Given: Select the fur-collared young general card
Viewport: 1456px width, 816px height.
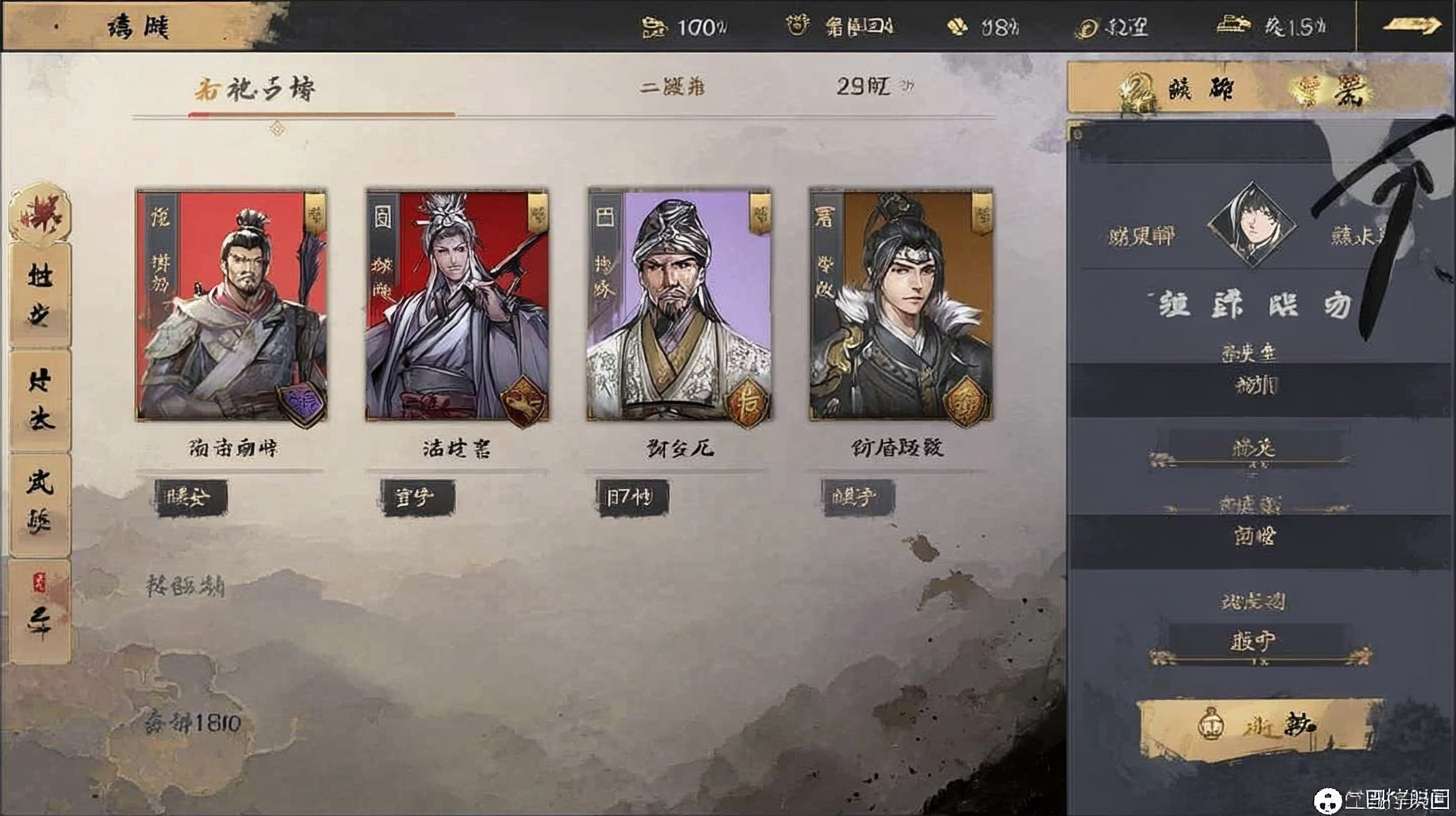Looking at the screenshot, I should click(x=900, y=305).
